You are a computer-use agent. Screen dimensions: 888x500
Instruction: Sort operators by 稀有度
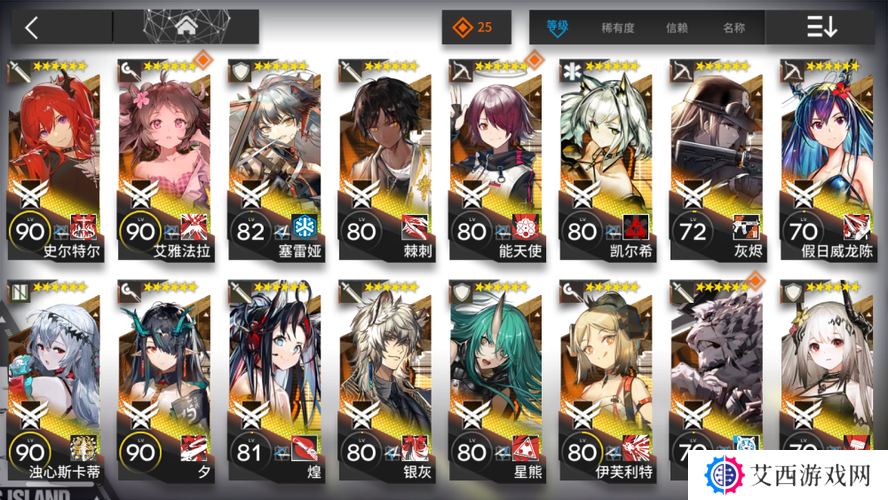coord(617,28)
